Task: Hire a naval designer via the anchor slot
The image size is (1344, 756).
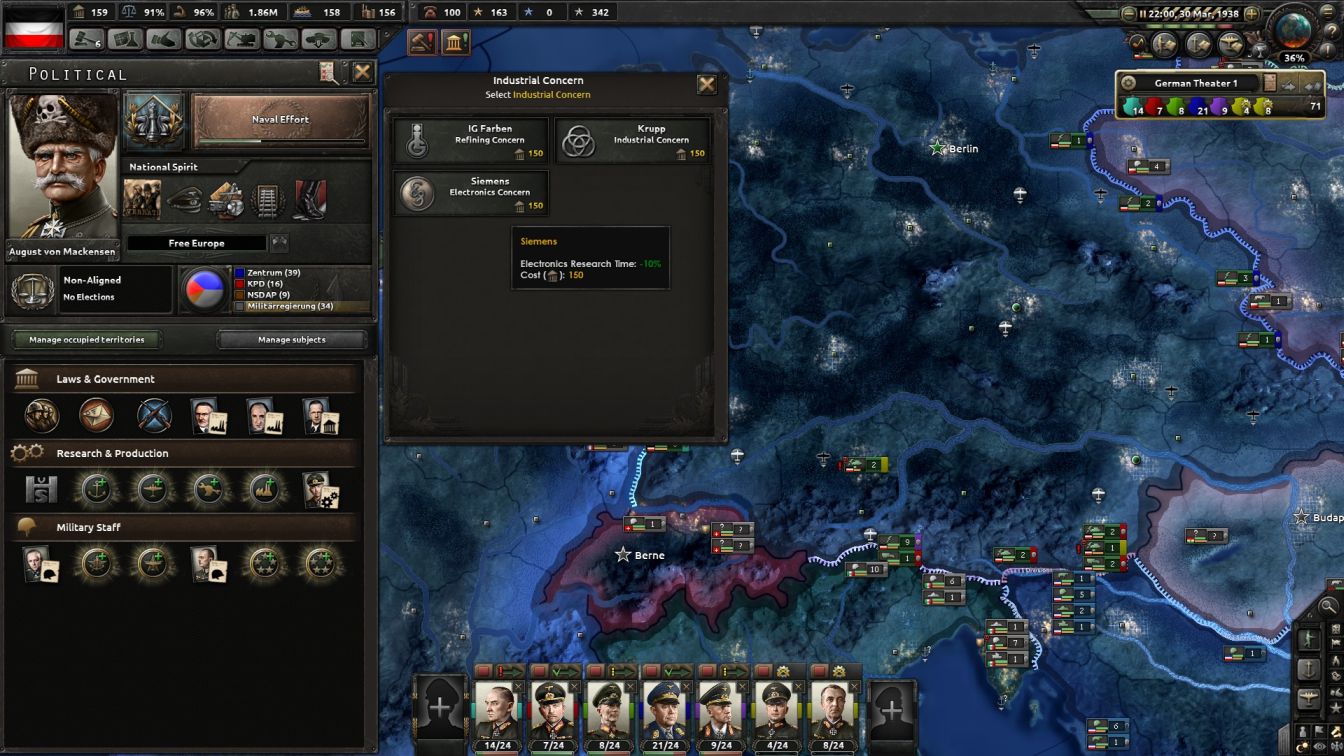Action: (97, 488)
